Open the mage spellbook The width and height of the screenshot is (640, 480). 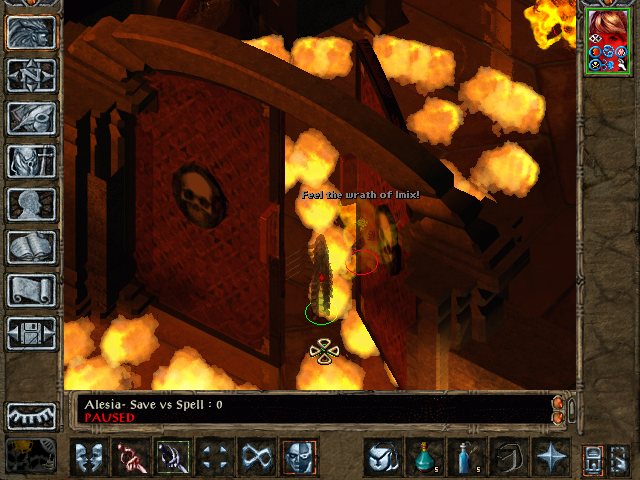point(31,247)
